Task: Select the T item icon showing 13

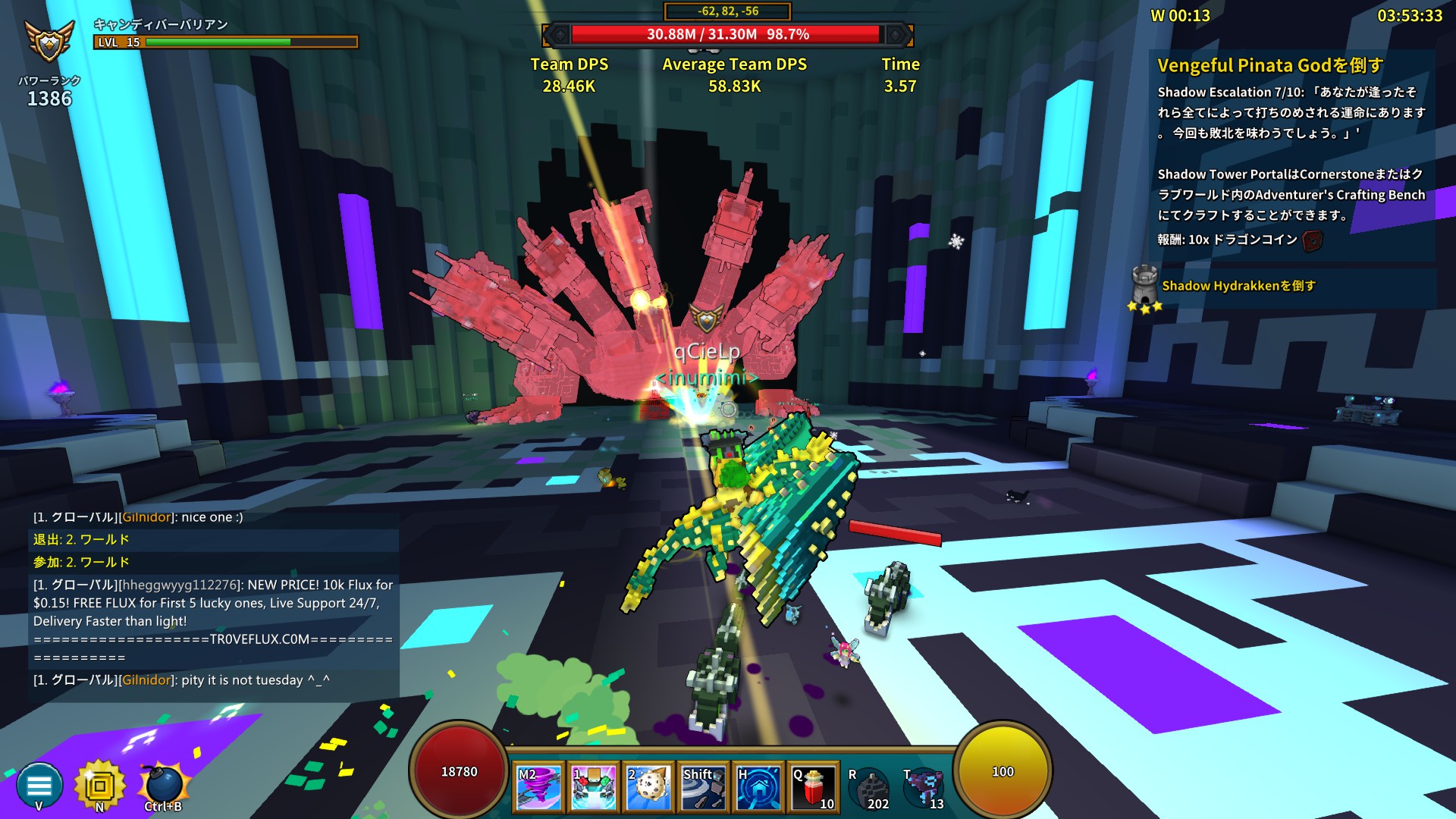Action: tap(922, 786)
